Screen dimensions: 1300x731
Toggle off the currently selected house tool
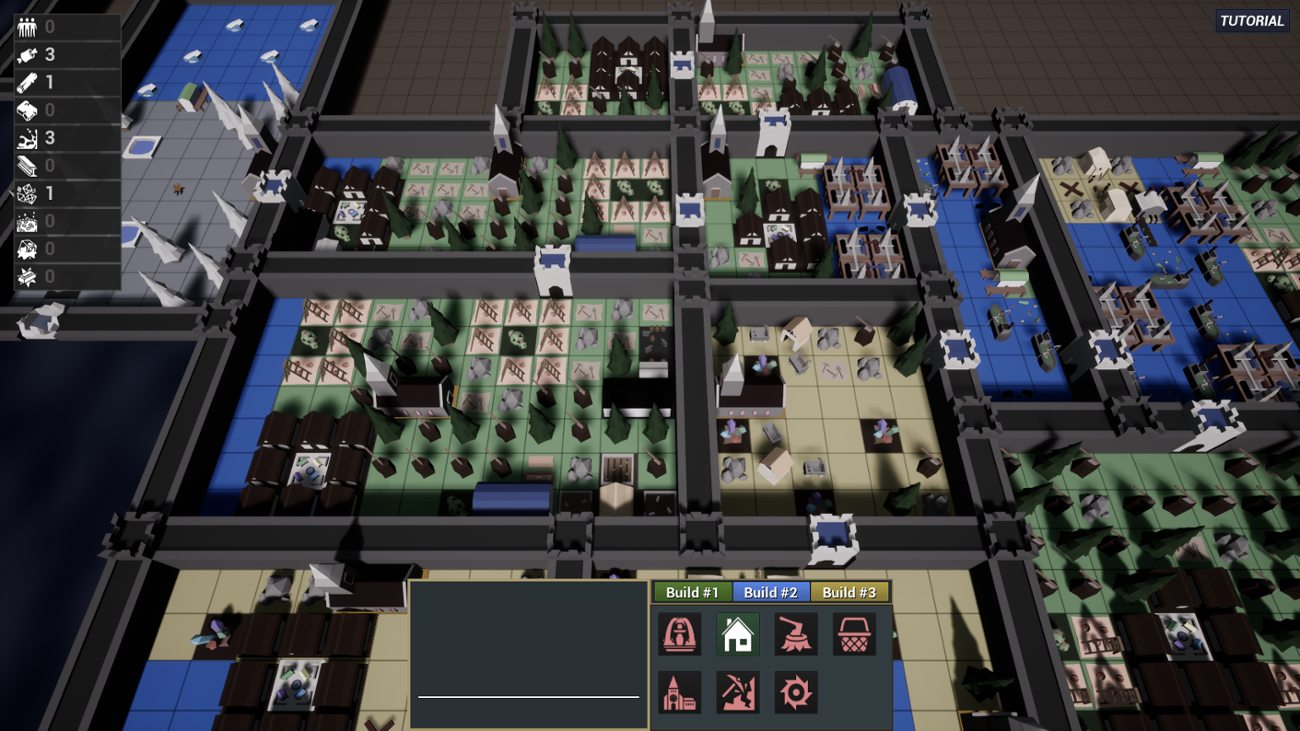737,634
